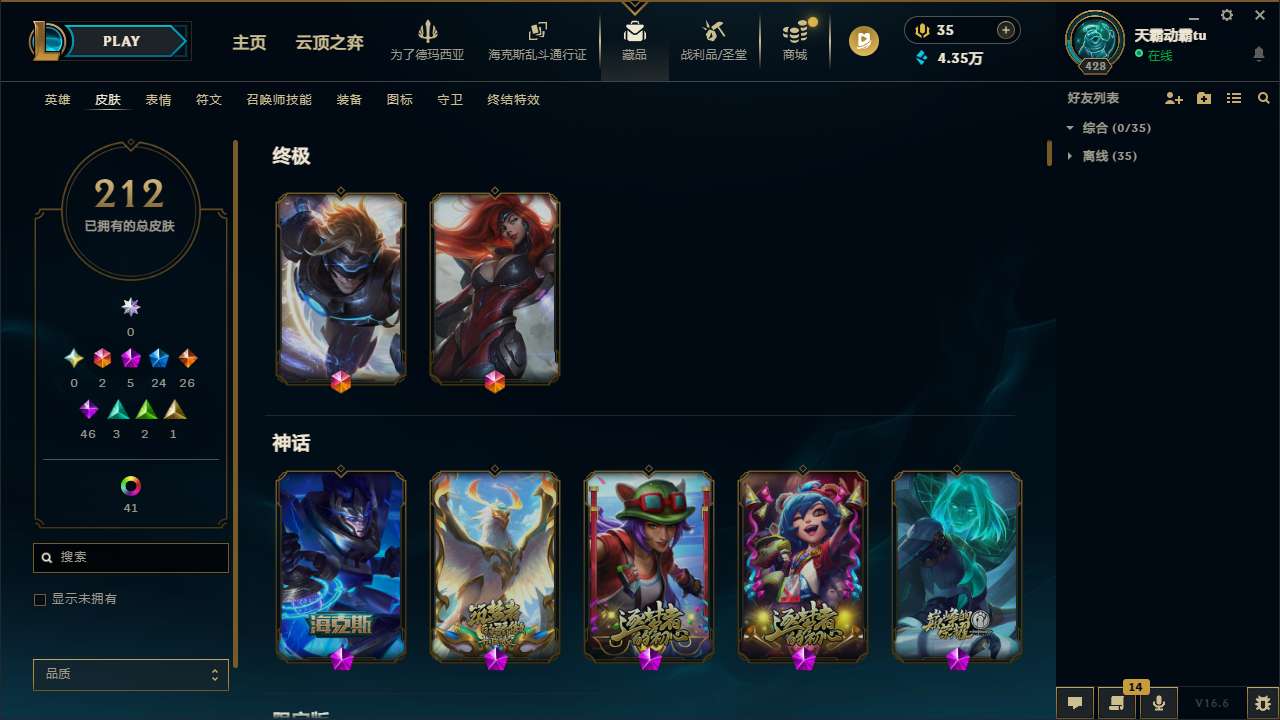Click the voice chat microphone icon
1280x720 pixels.
click(1158, 702)
